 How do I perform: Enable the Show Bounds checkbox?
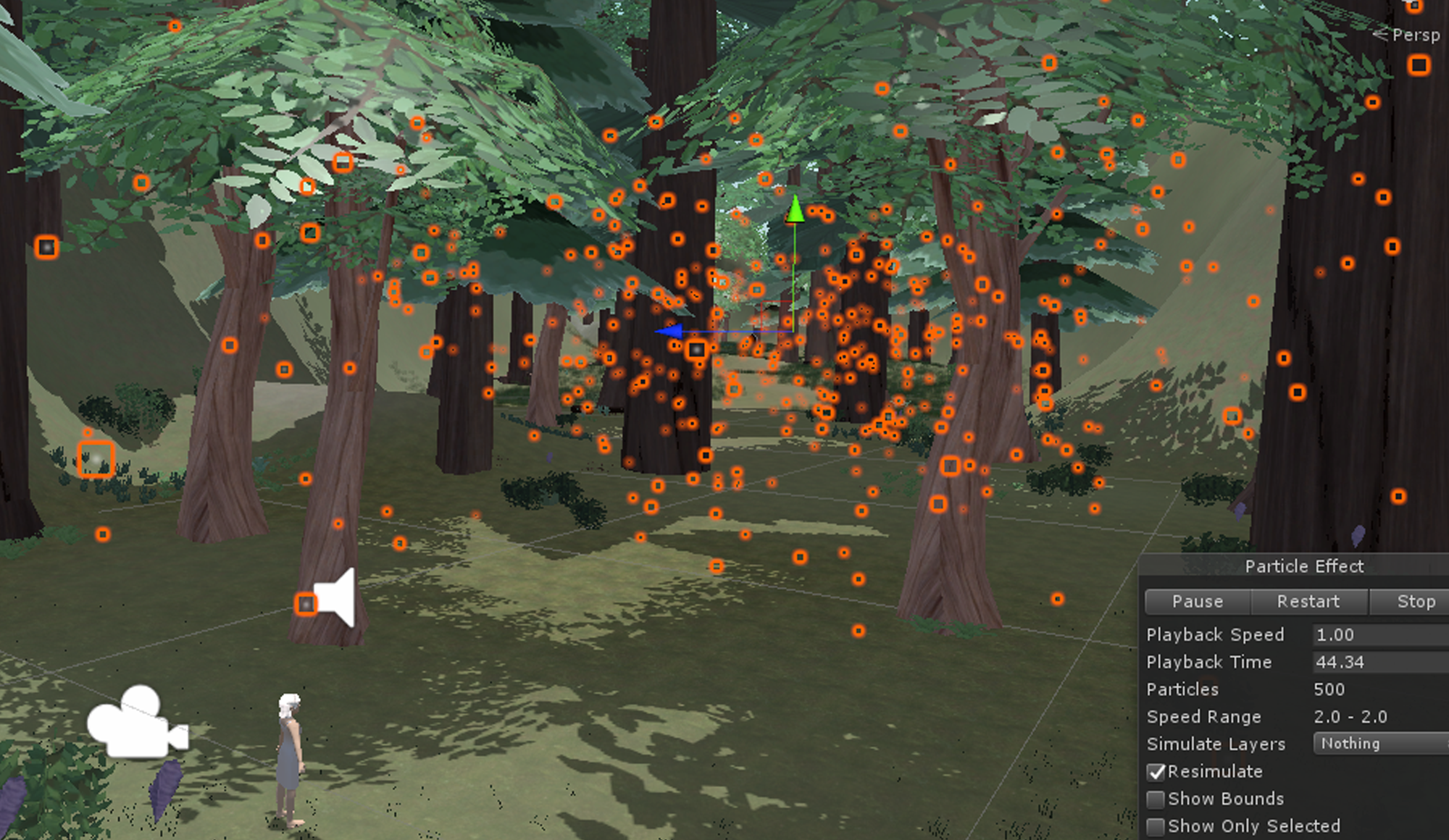pyautogui.click(x=1156, y=799)
